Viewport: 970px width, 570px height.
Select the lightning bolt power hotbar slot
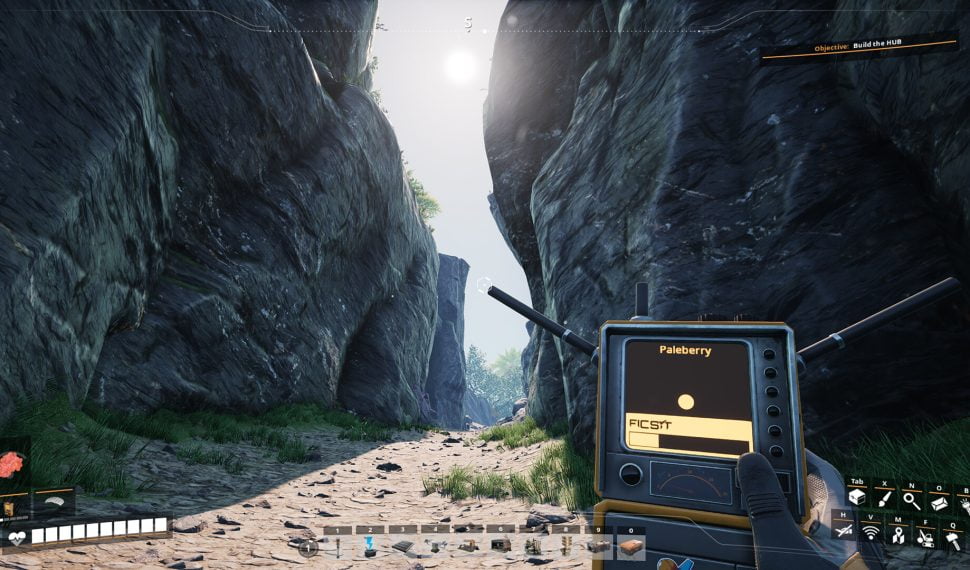(x=370, y=546)
